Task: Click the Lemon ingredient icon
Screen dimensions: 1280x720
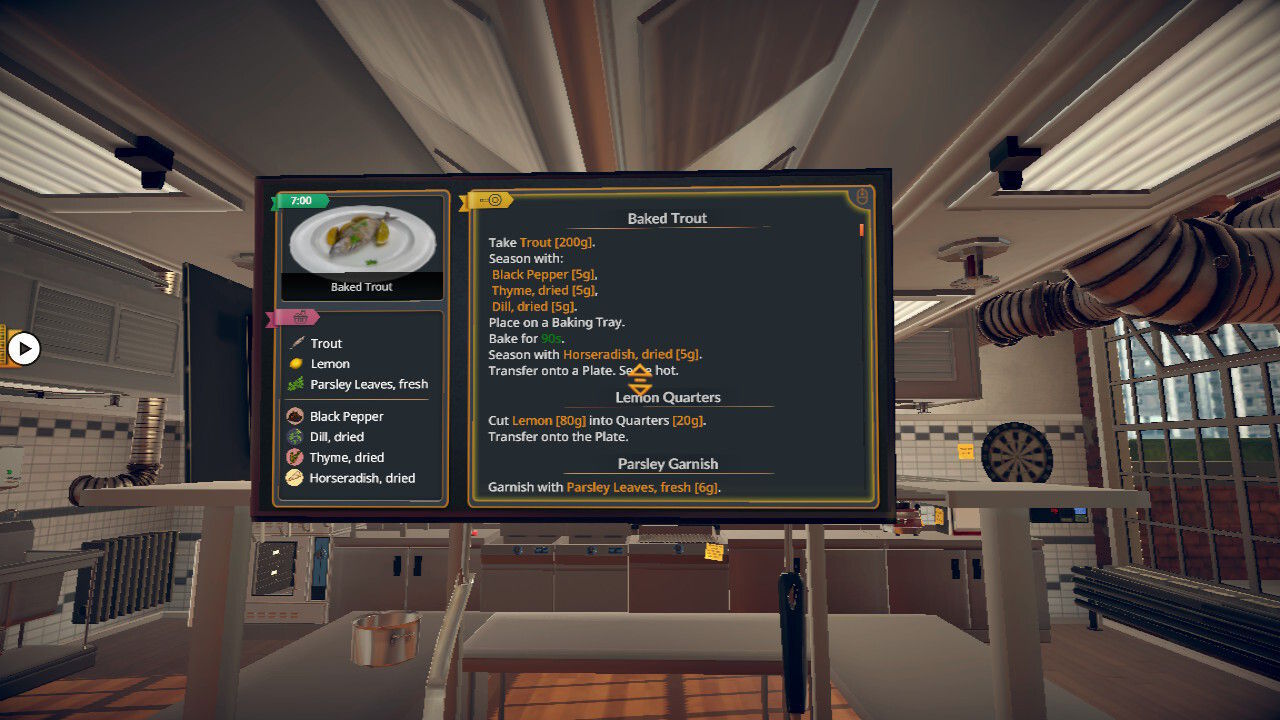Action: tap(298, 363)
